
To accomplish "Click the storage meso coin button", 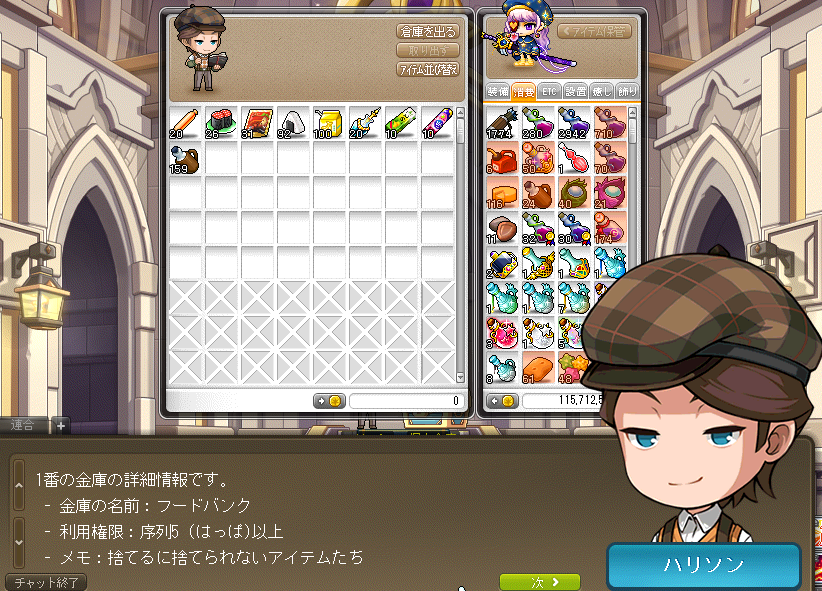I will coord(329,401).
